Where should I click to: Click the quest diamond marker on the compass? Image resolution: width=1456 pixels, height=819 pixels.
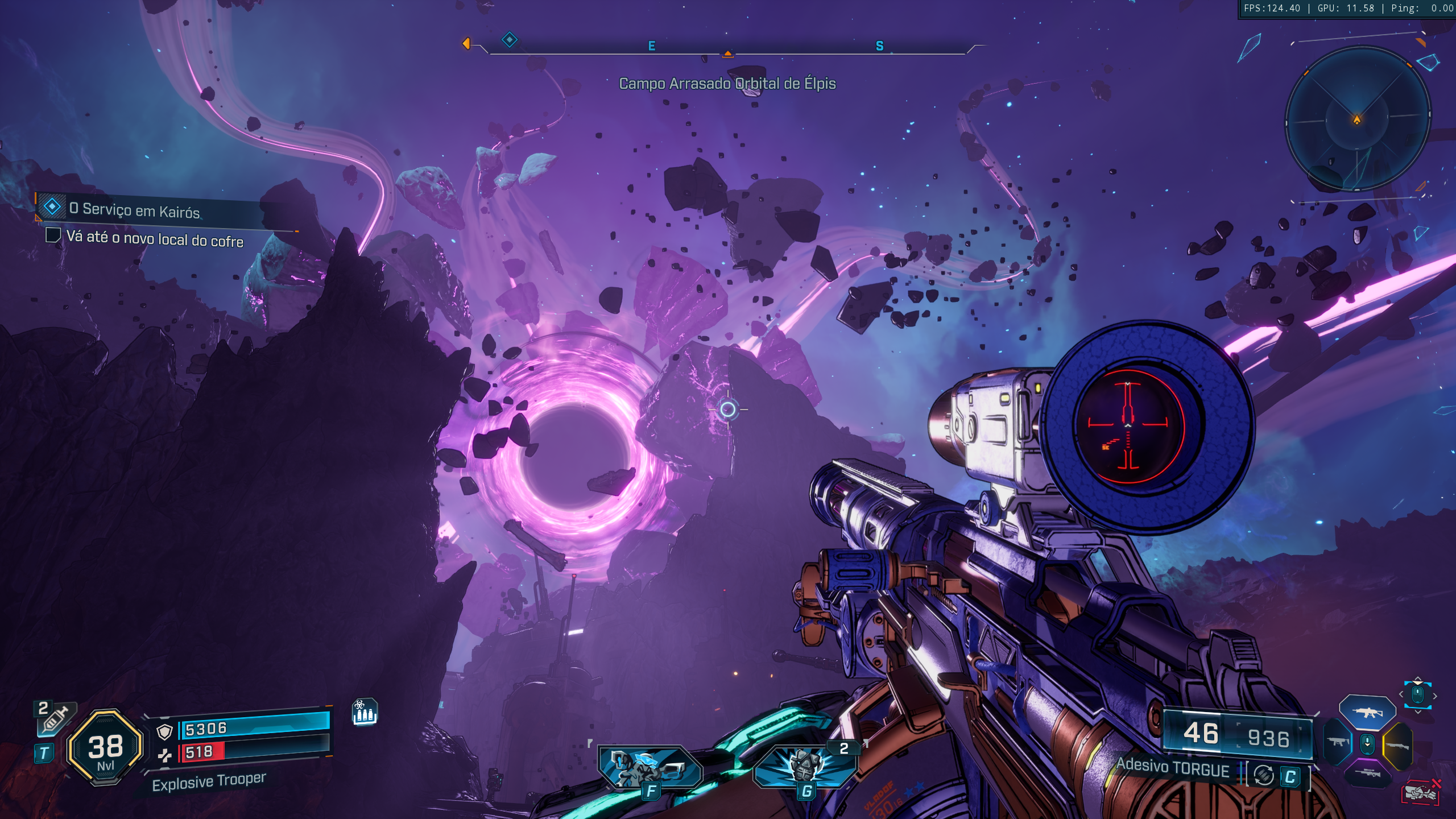tap(509, 40)
